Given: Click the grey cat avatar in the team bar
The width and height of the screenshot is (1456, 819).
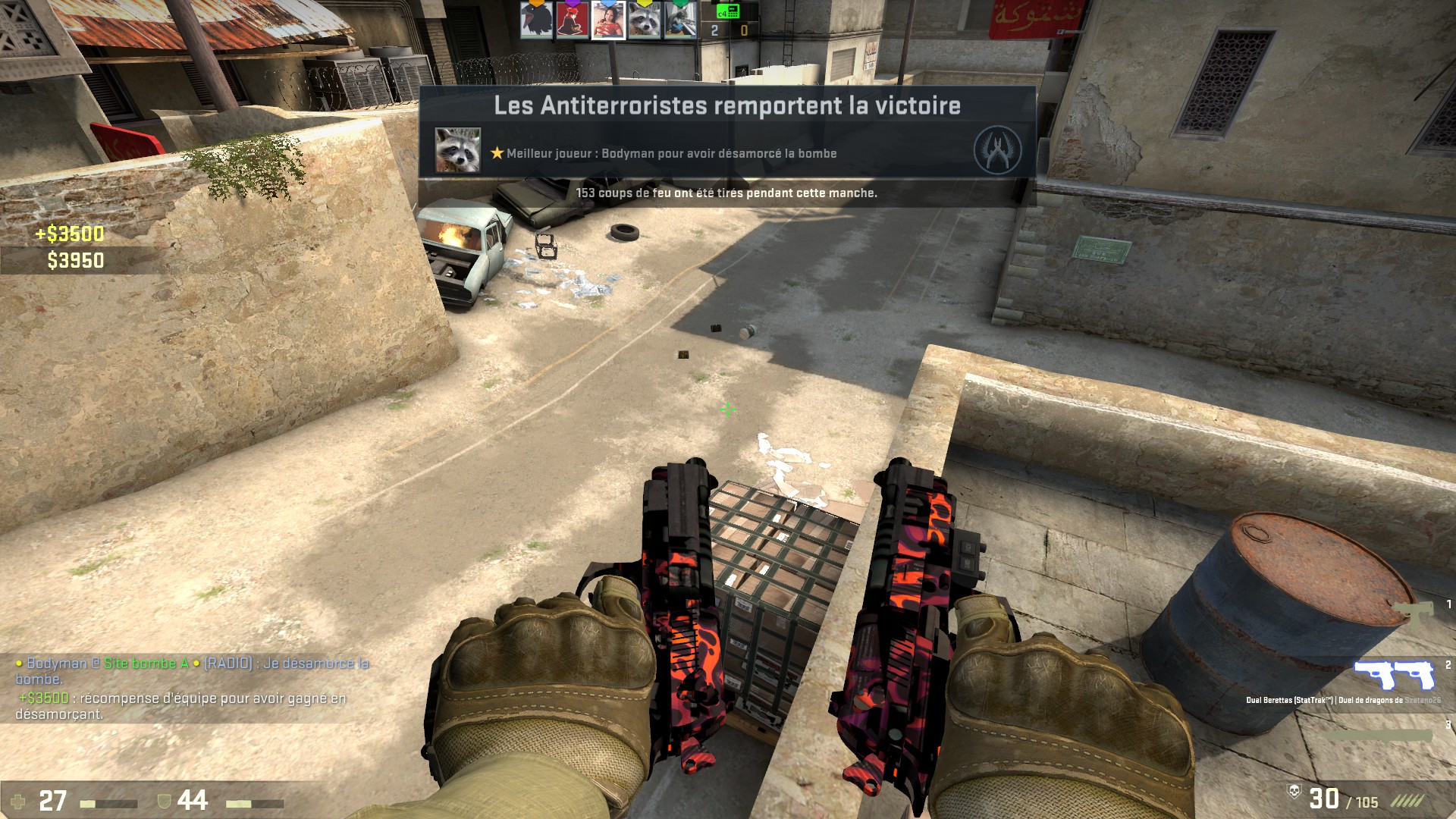Looking at the screenshot, I should point(679,20).
